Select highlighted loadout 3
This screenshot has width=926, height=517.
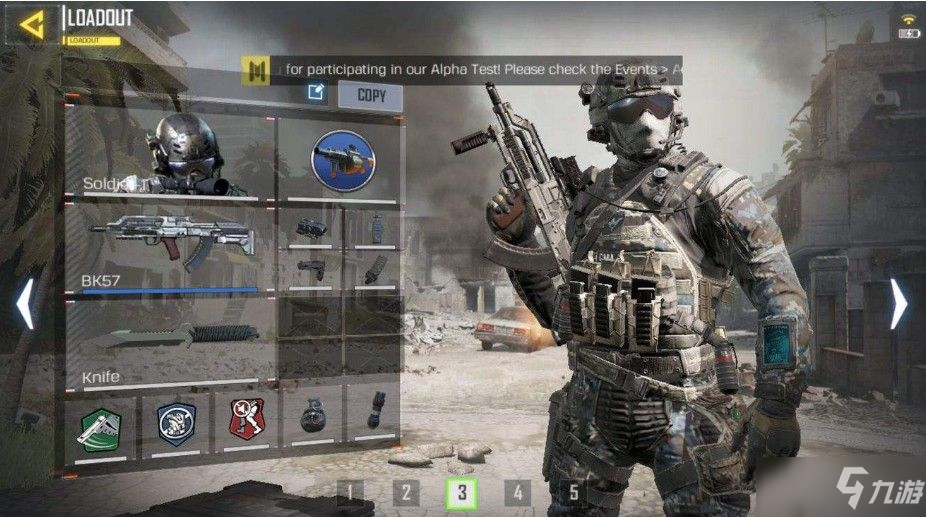tap(461, 492)
